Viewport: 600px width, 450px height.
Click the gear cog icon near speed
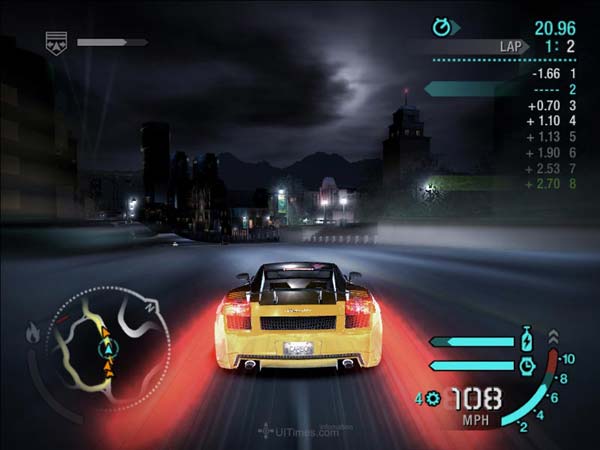tap(433, 398)
